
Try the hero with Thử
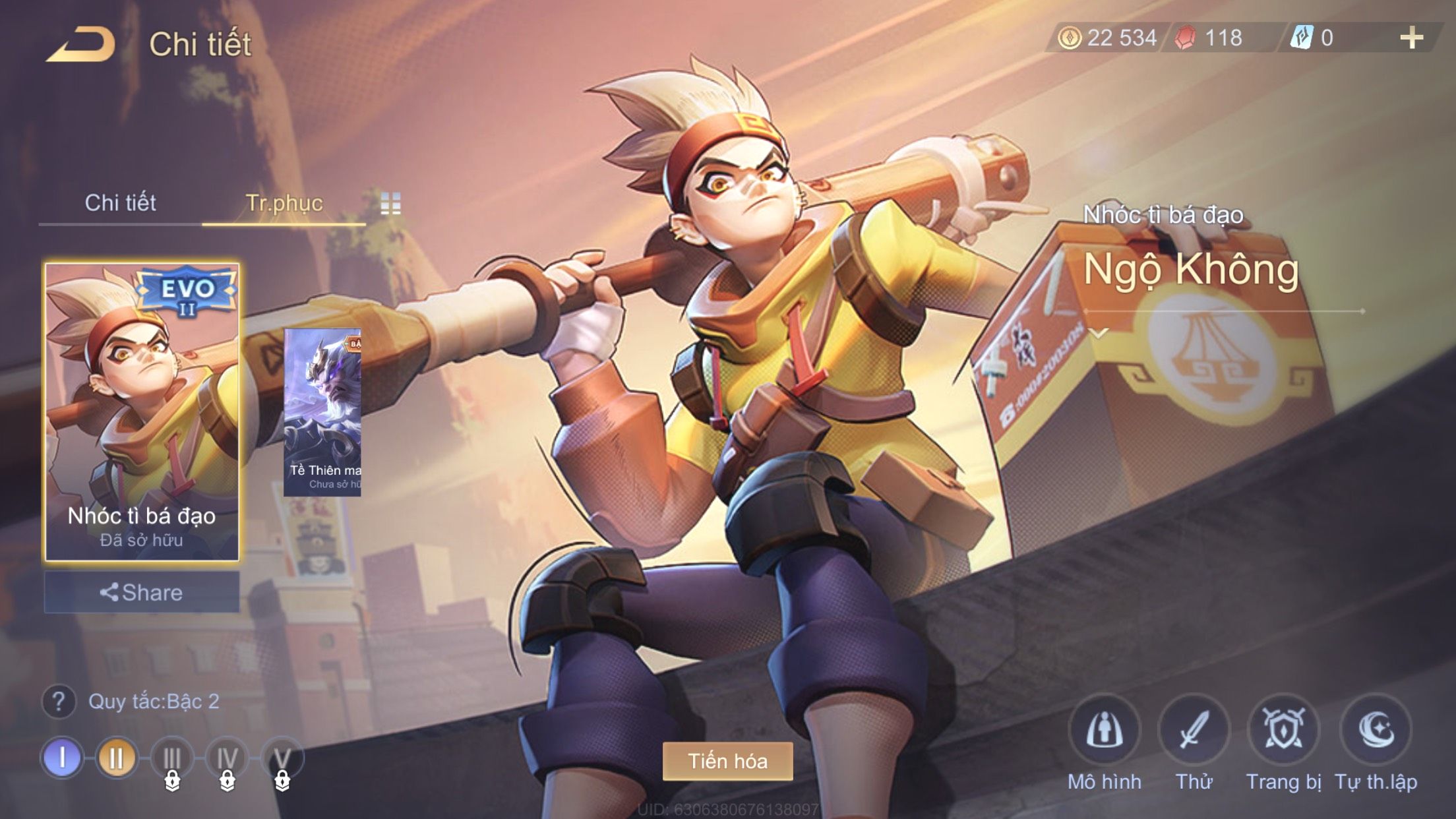tap(1194, 731)
